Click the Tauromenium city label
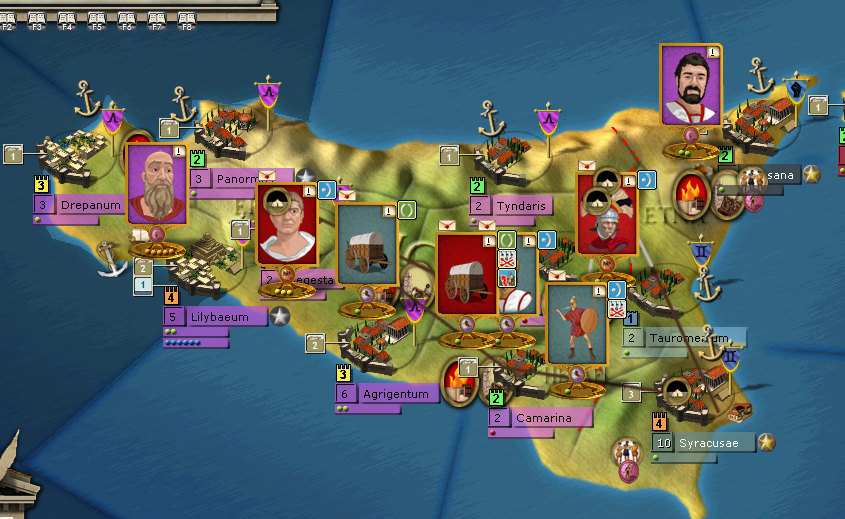 click(688, 338)
